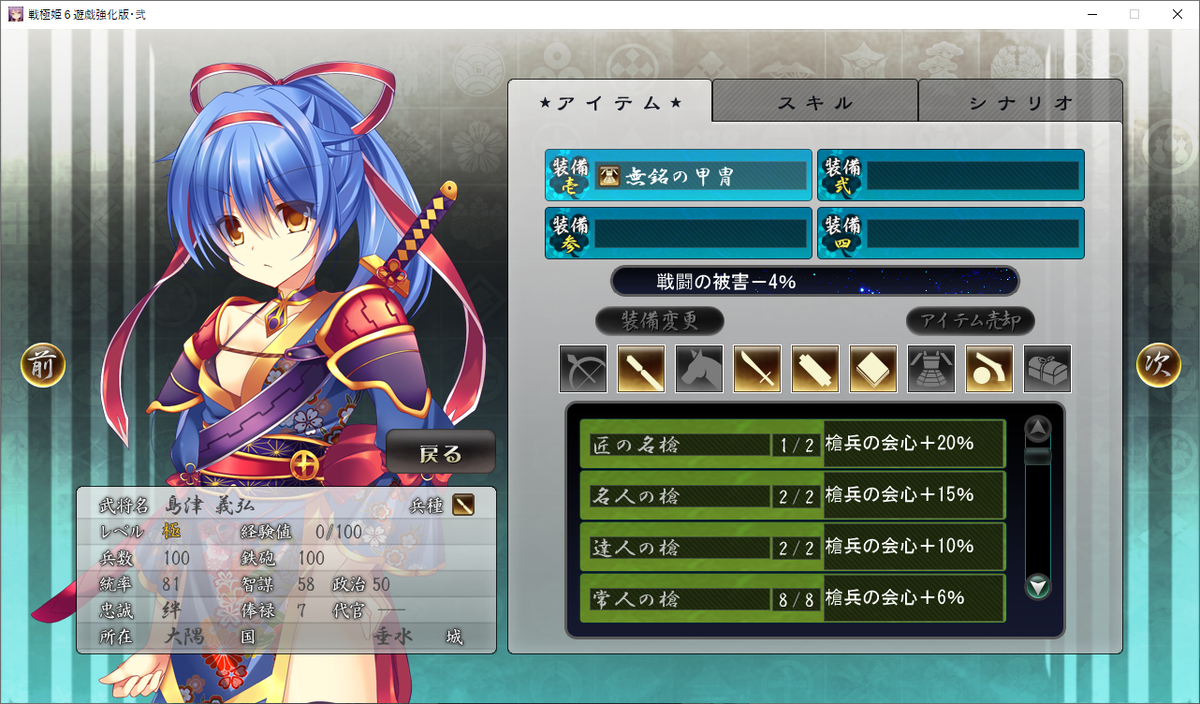Select the scroll item category icon
The image size is (1200, 704).
click(815, 369)
